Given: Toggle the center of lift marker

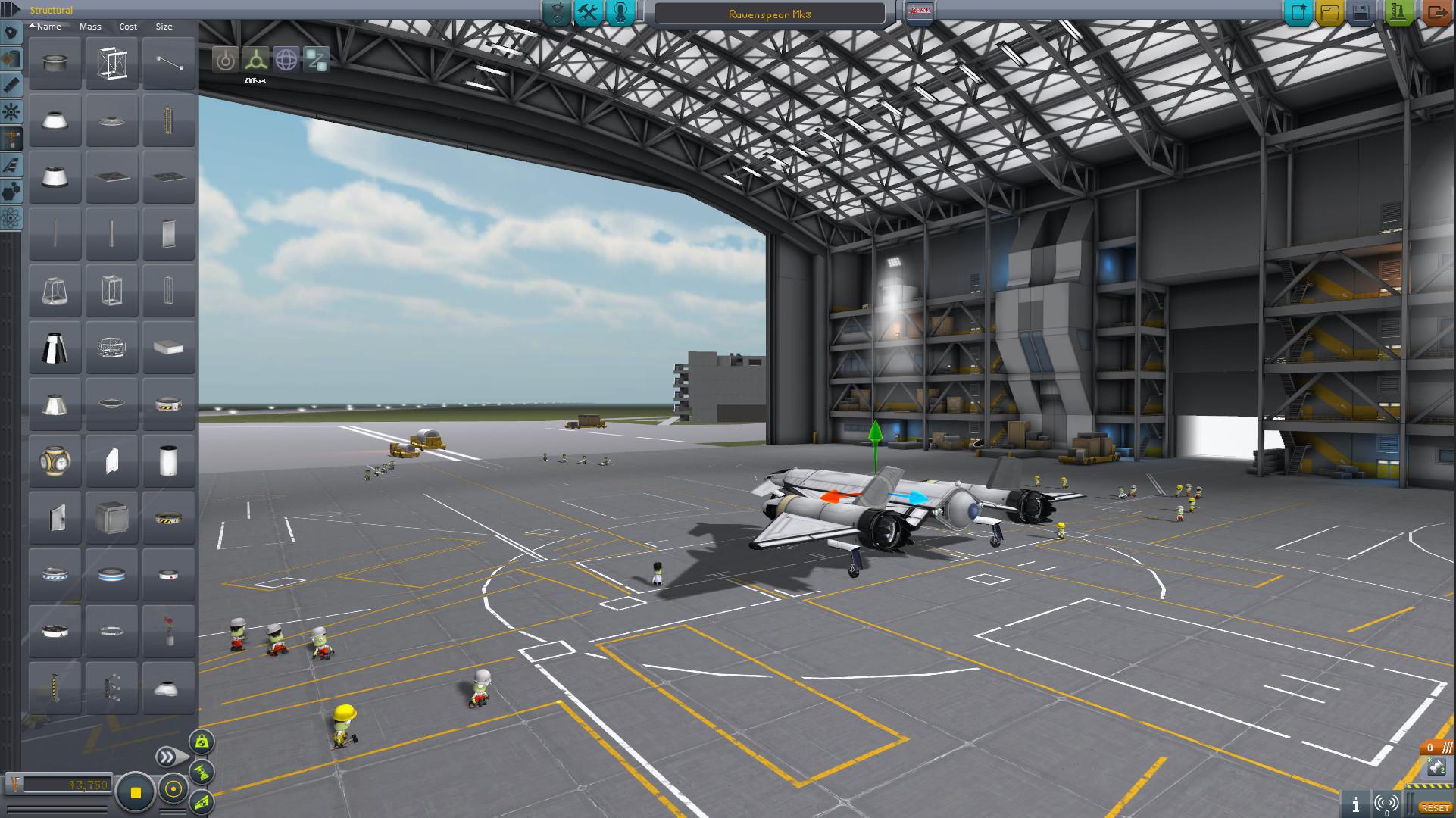Looking at the screenshot, I should click(203, 801).
